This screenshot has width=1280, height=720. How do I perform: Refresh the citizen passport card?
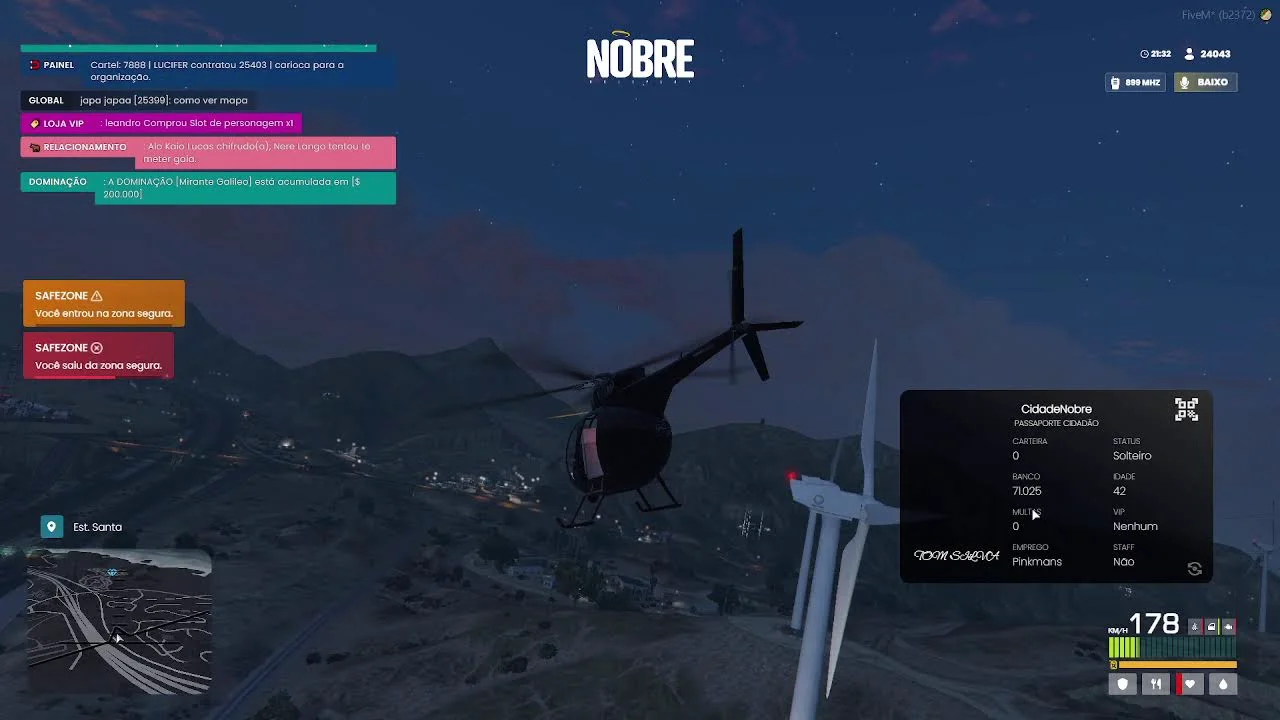tap(1194, 569)
